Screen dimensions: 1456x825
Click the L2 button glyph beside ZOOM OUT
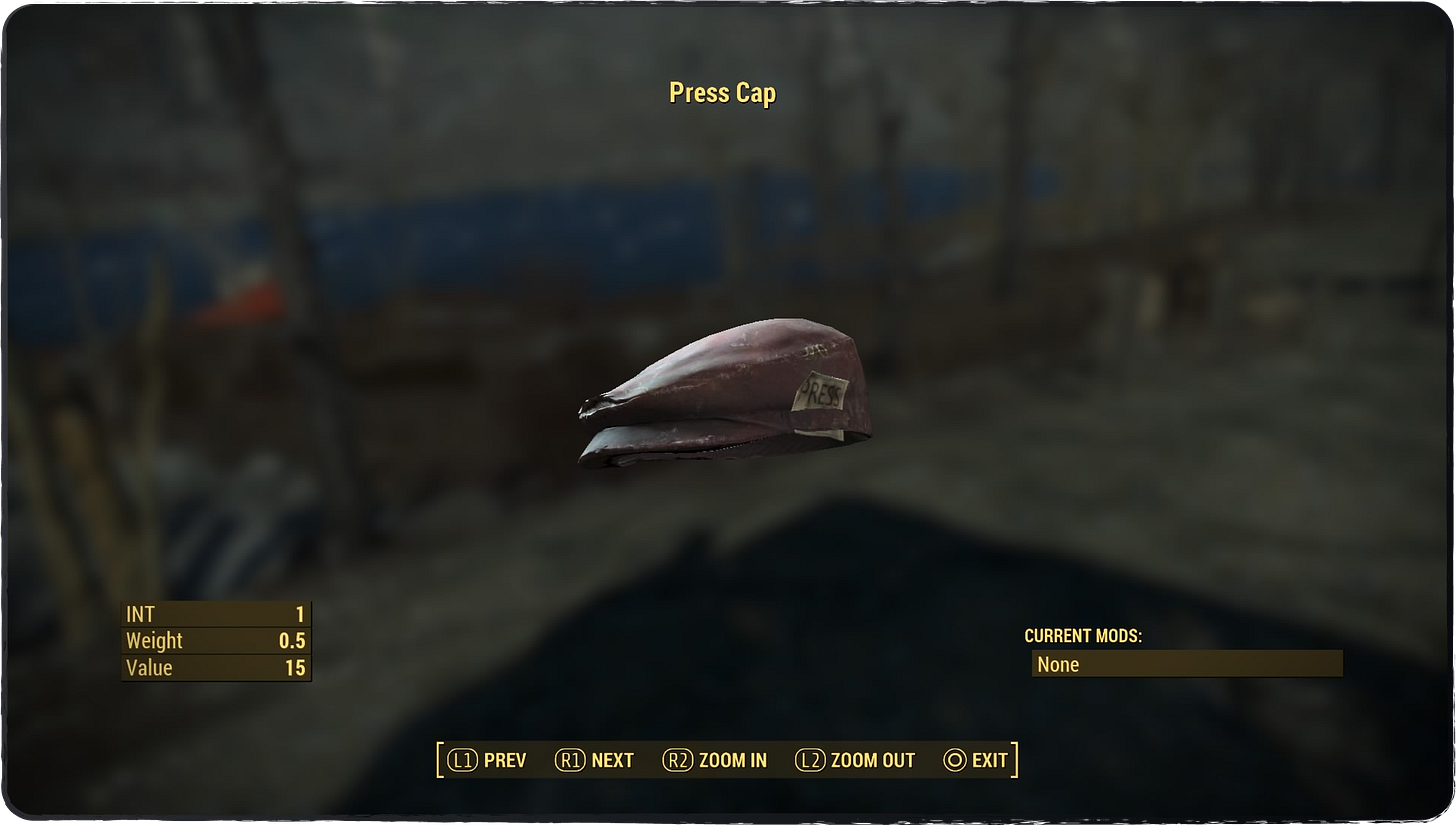tap(811, 760)
